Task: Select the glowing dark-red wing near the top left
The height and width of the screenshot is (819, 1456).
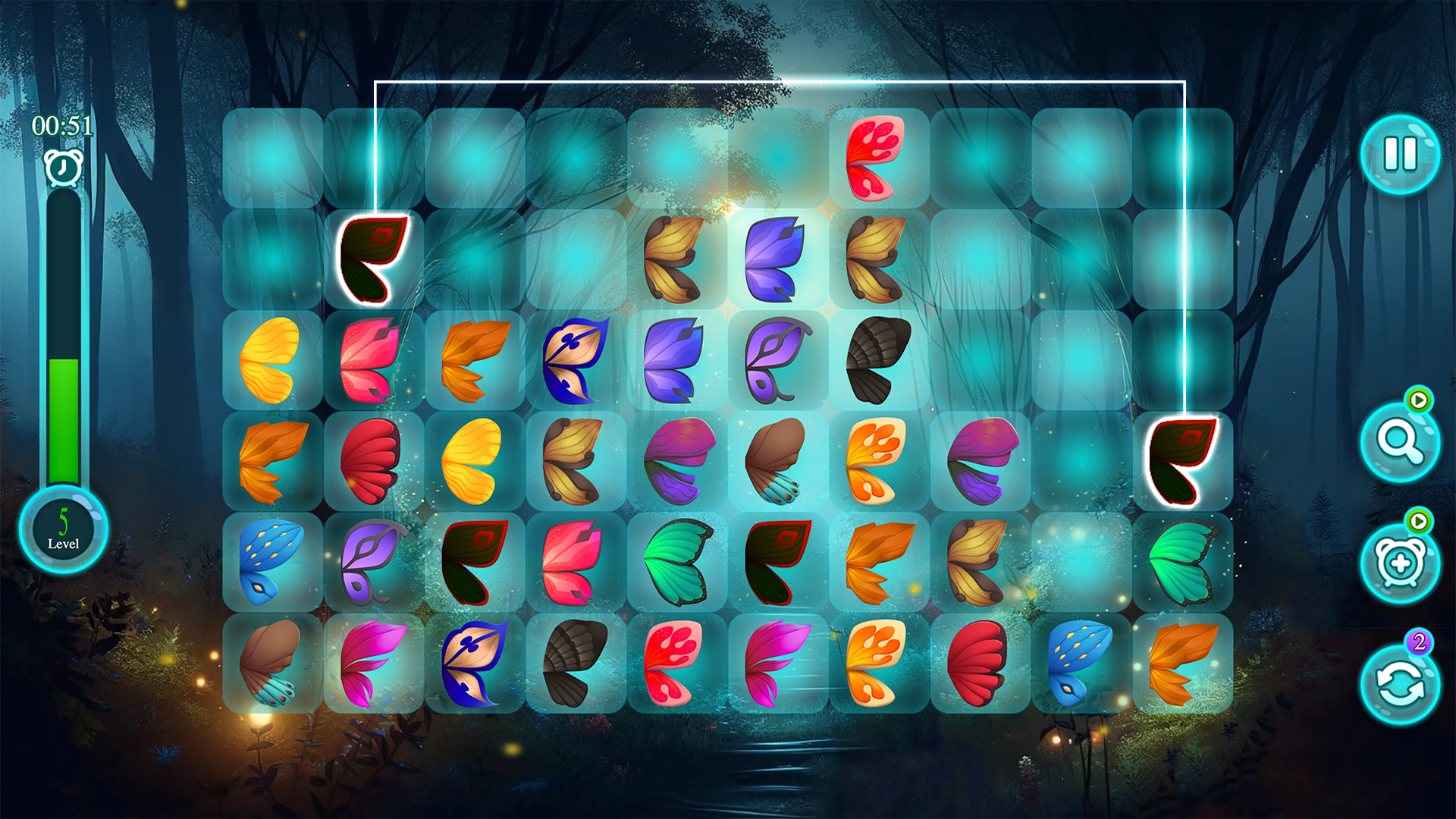Action: point(373,258)
